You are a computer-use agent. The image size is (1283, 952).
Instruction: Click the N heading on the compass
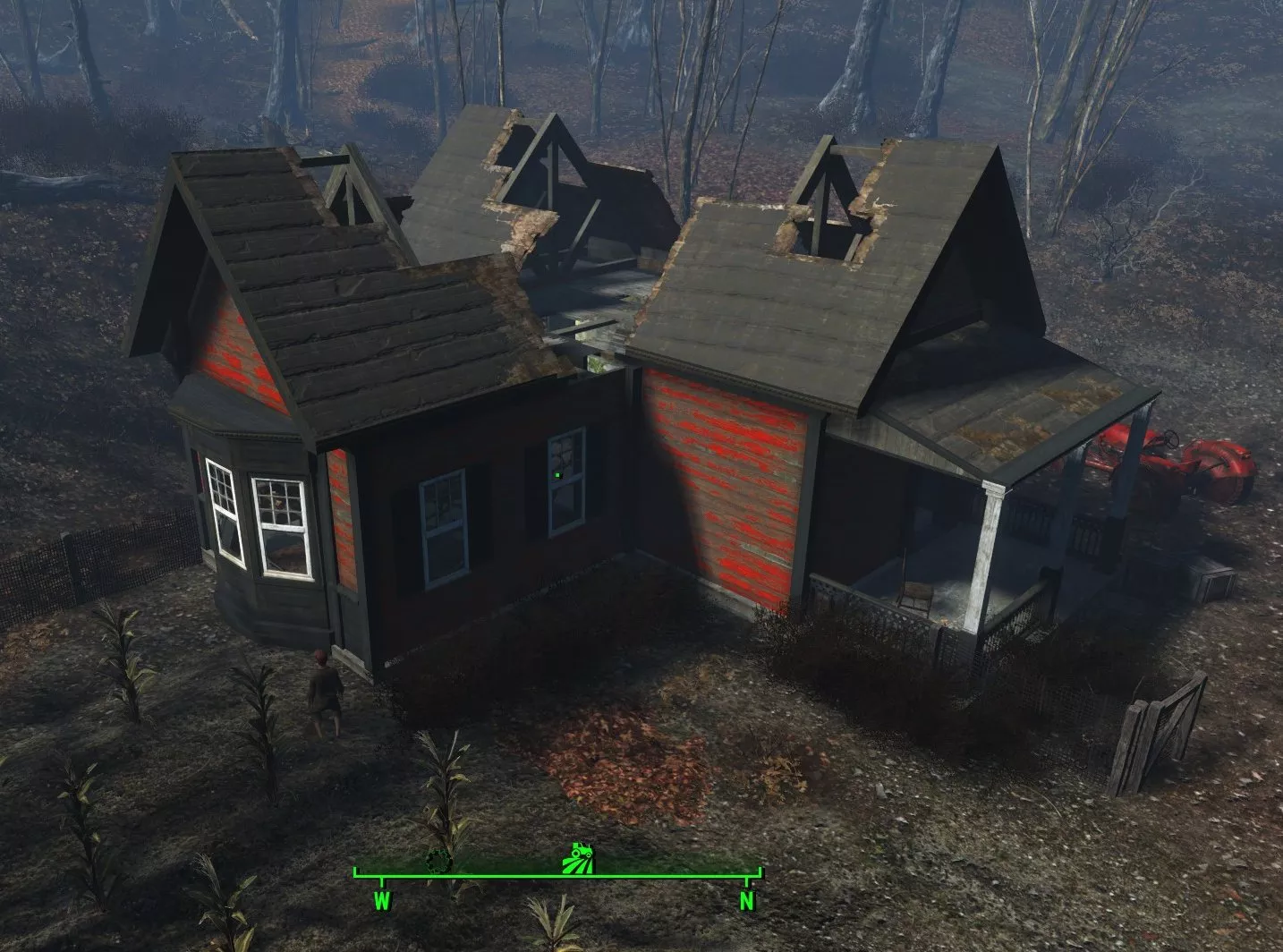coord(746,900)
